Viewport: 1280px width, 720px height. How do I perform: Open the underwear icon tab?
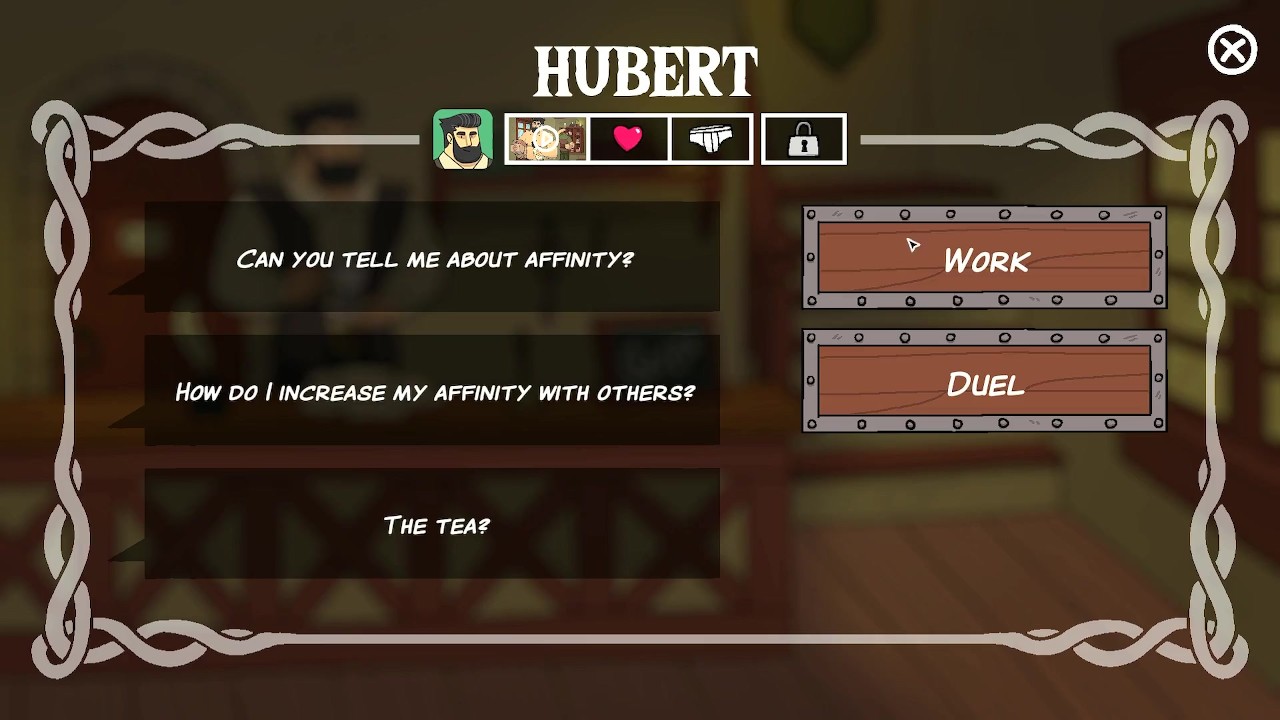711,139
